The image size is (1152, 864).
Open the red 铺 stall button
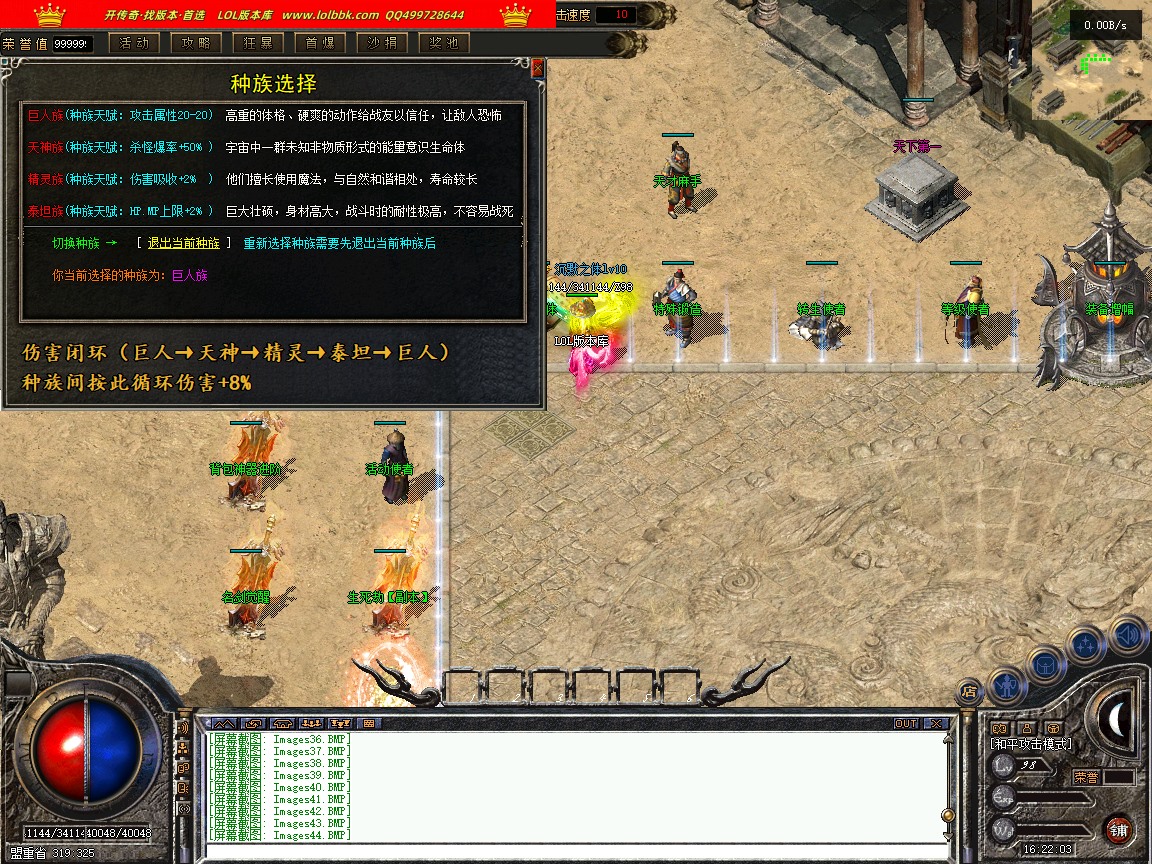1118,830
